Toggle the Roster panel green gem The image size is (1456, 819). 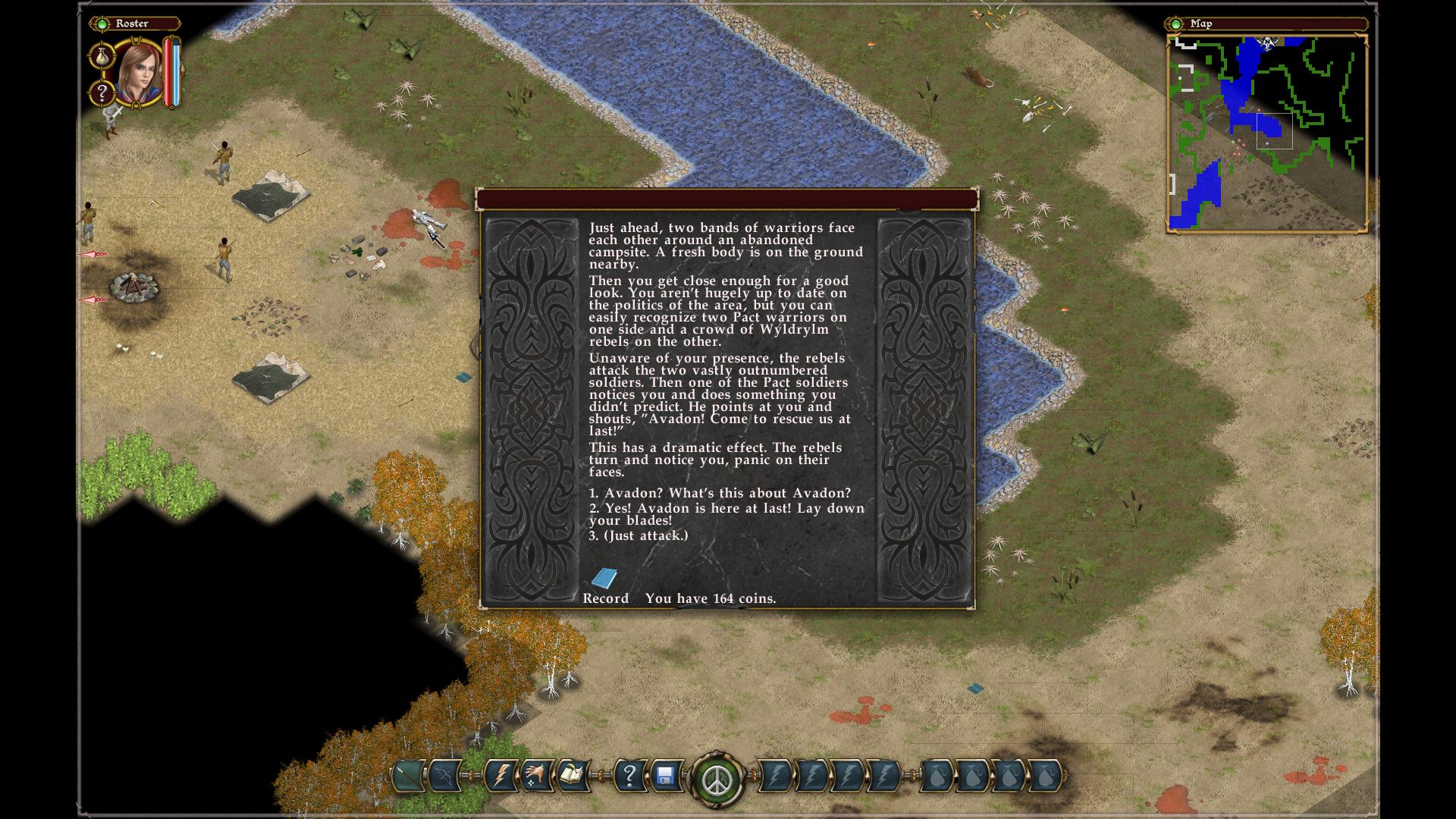click(x=102, y=24)
